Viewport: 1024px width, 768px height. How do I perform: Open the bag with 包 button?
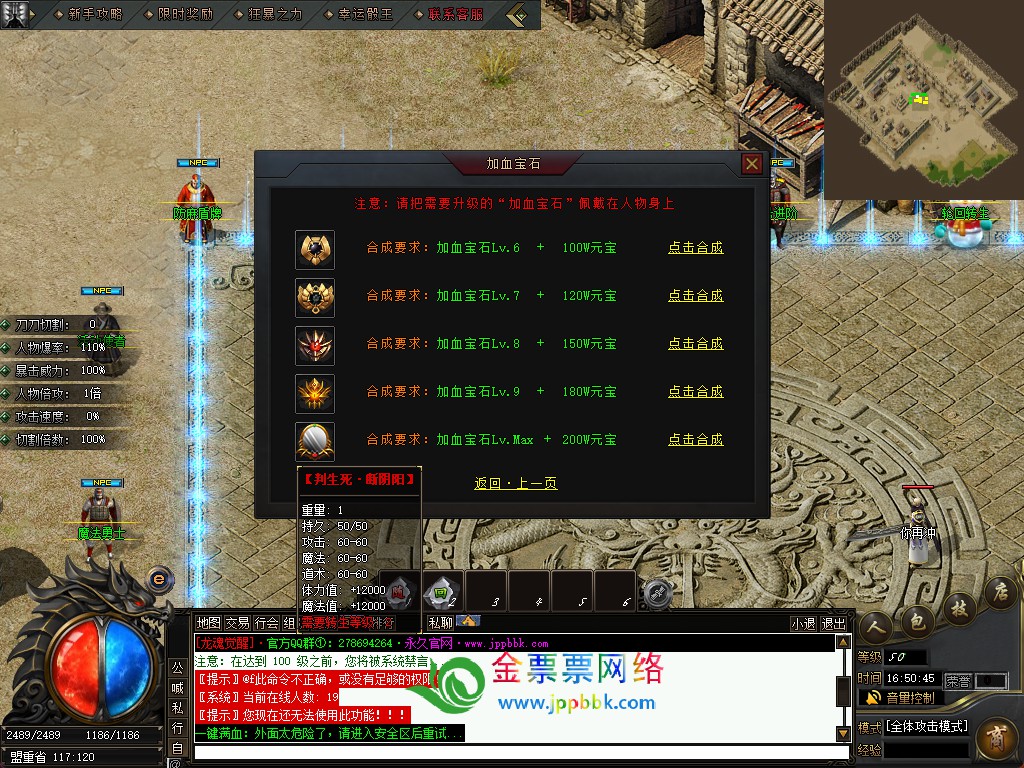916,621
